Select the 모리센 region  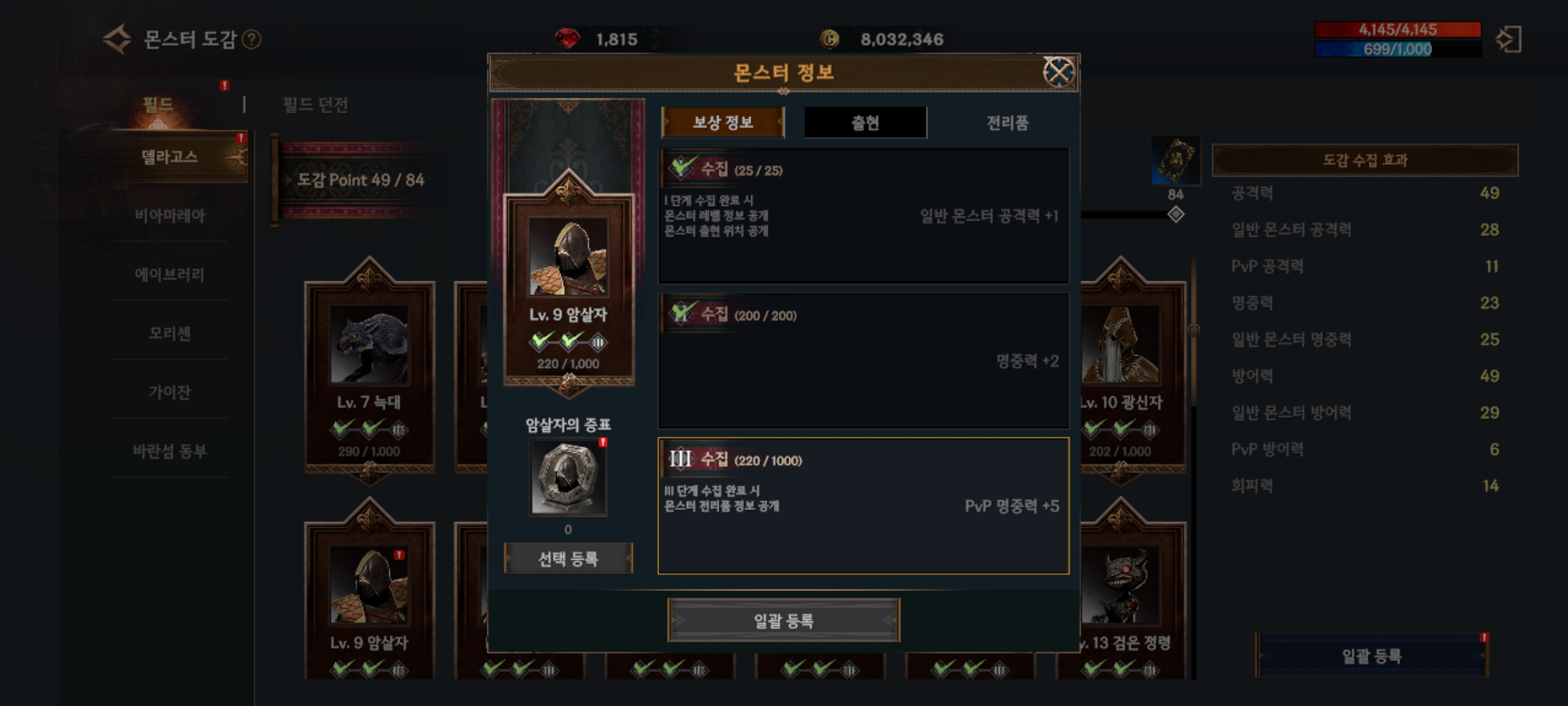click(170, 333)
